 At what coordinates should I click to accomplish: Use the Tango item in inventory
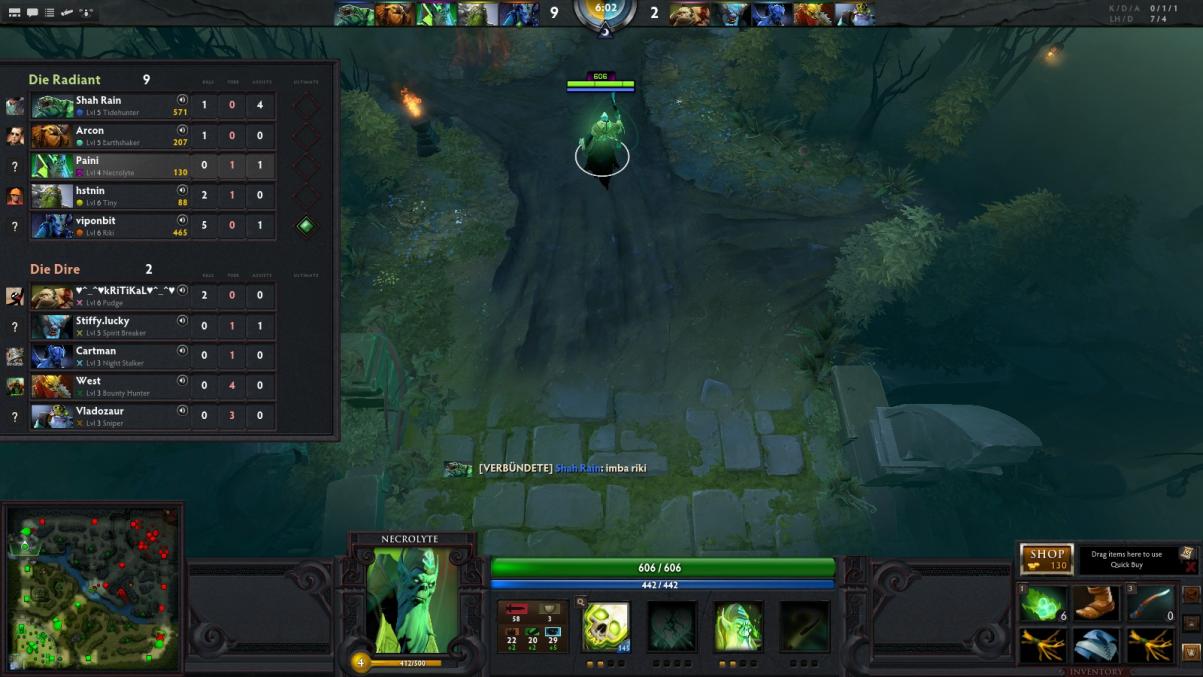(x=1042, y=604)
